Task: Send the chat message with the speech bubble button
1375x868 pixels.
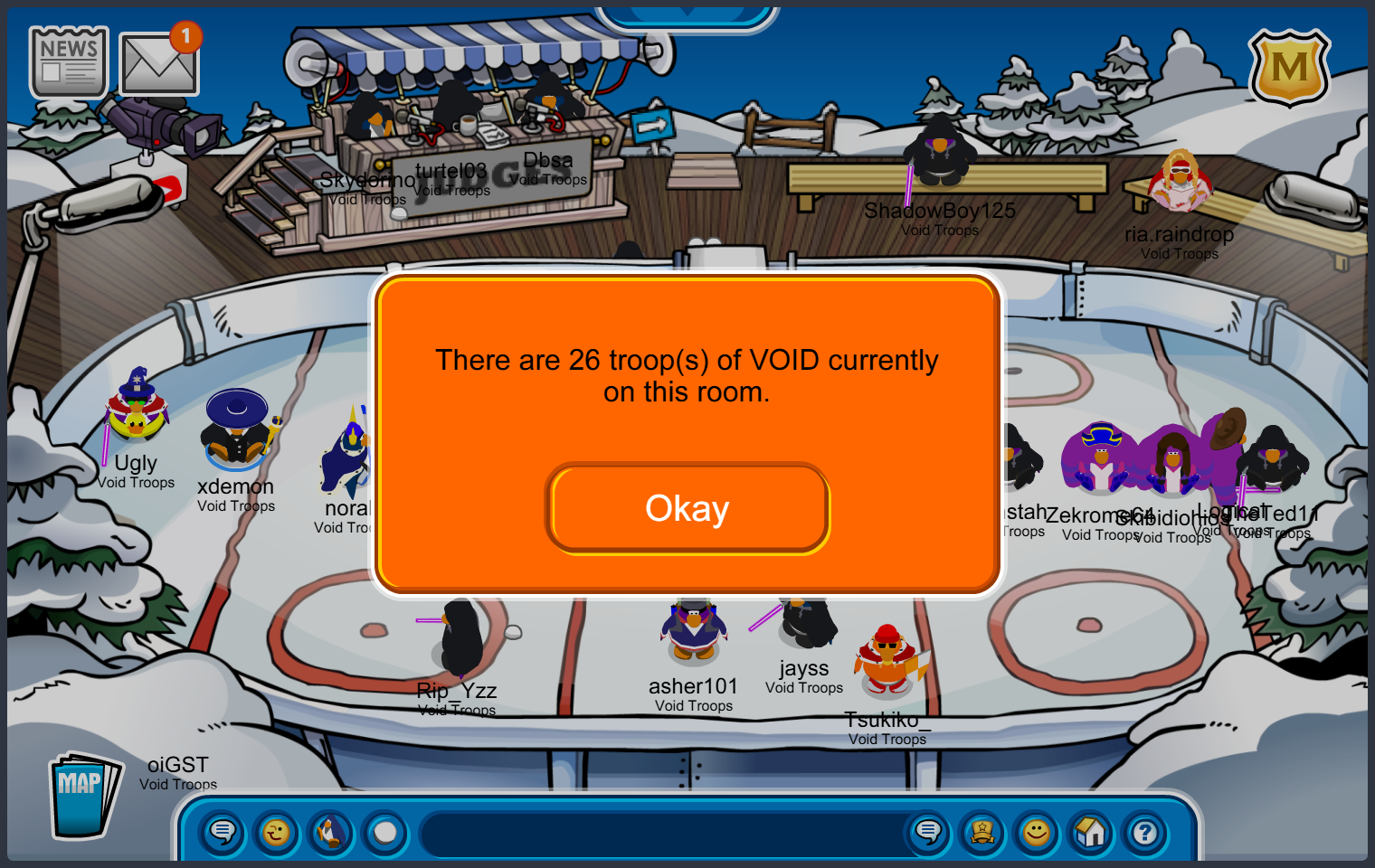Action: 928,832
